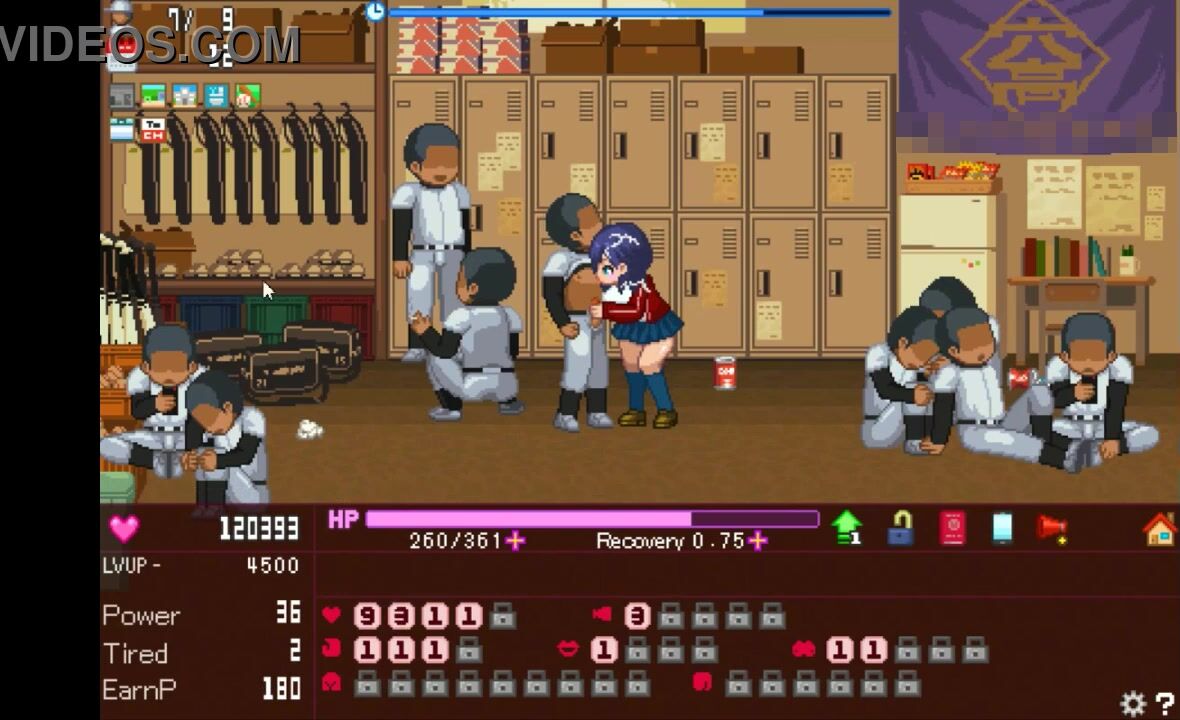Viewport: 1180px width, 720px height.
Task: Click the striped blue storefront icon
Action: click(122, 128)
